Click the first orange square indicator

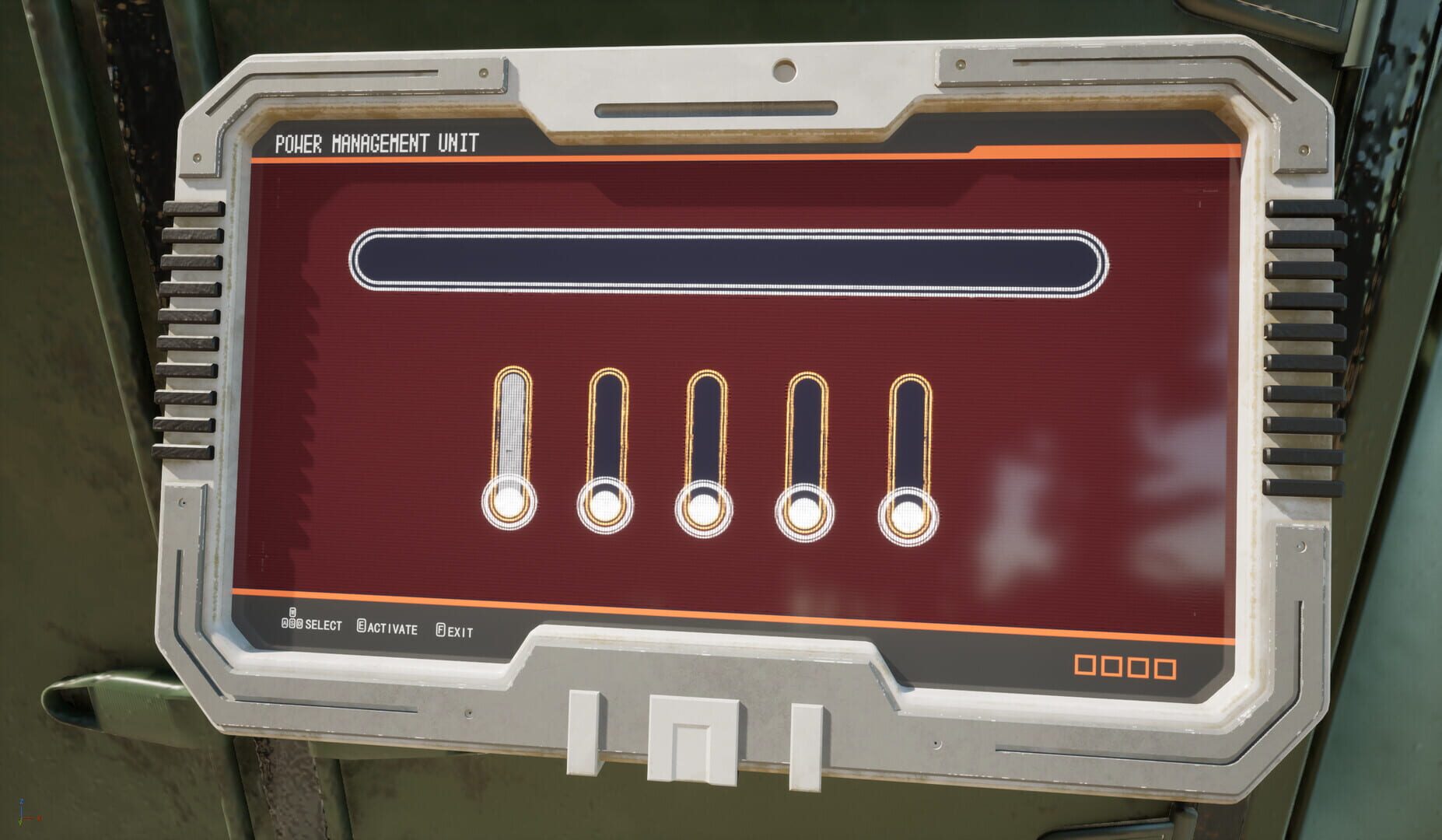point(1085,667)
